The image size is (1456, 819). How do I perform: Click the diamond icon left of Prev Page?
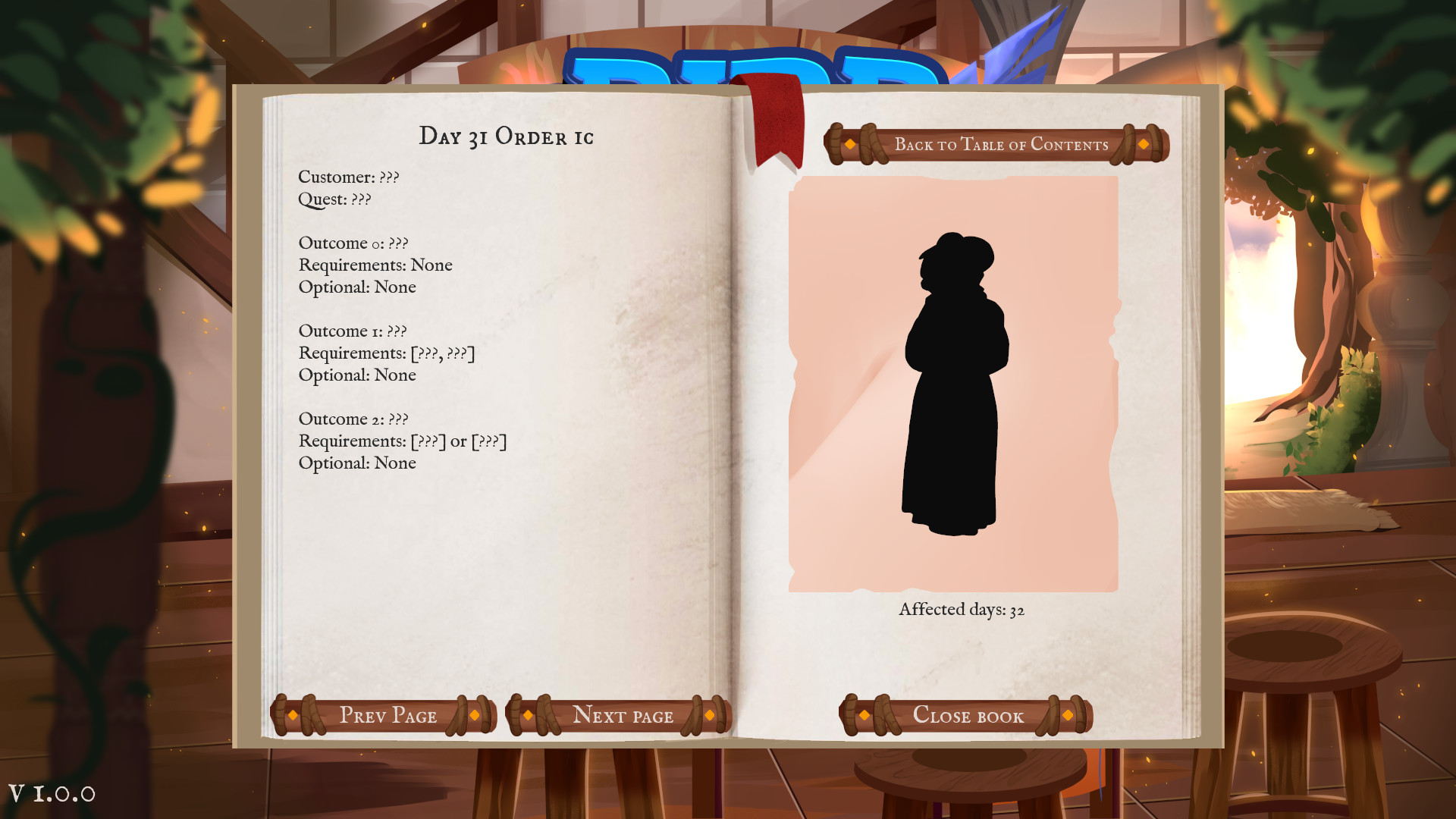tap(293, 715)
